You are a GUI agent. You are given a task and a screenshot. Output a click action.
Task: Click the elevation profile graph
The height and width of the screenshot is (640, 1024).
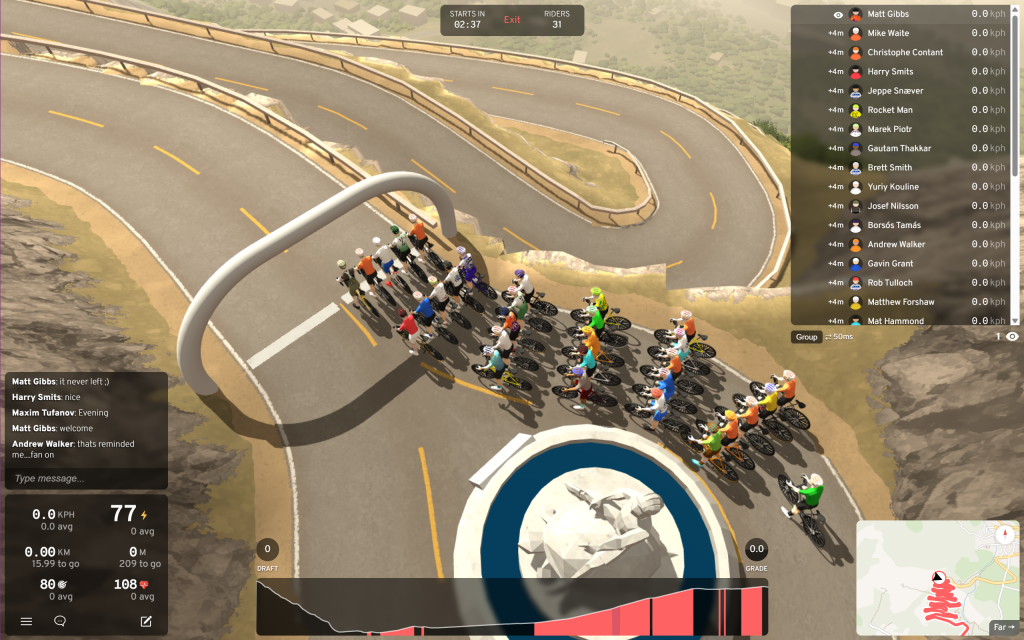coord(512,607)
